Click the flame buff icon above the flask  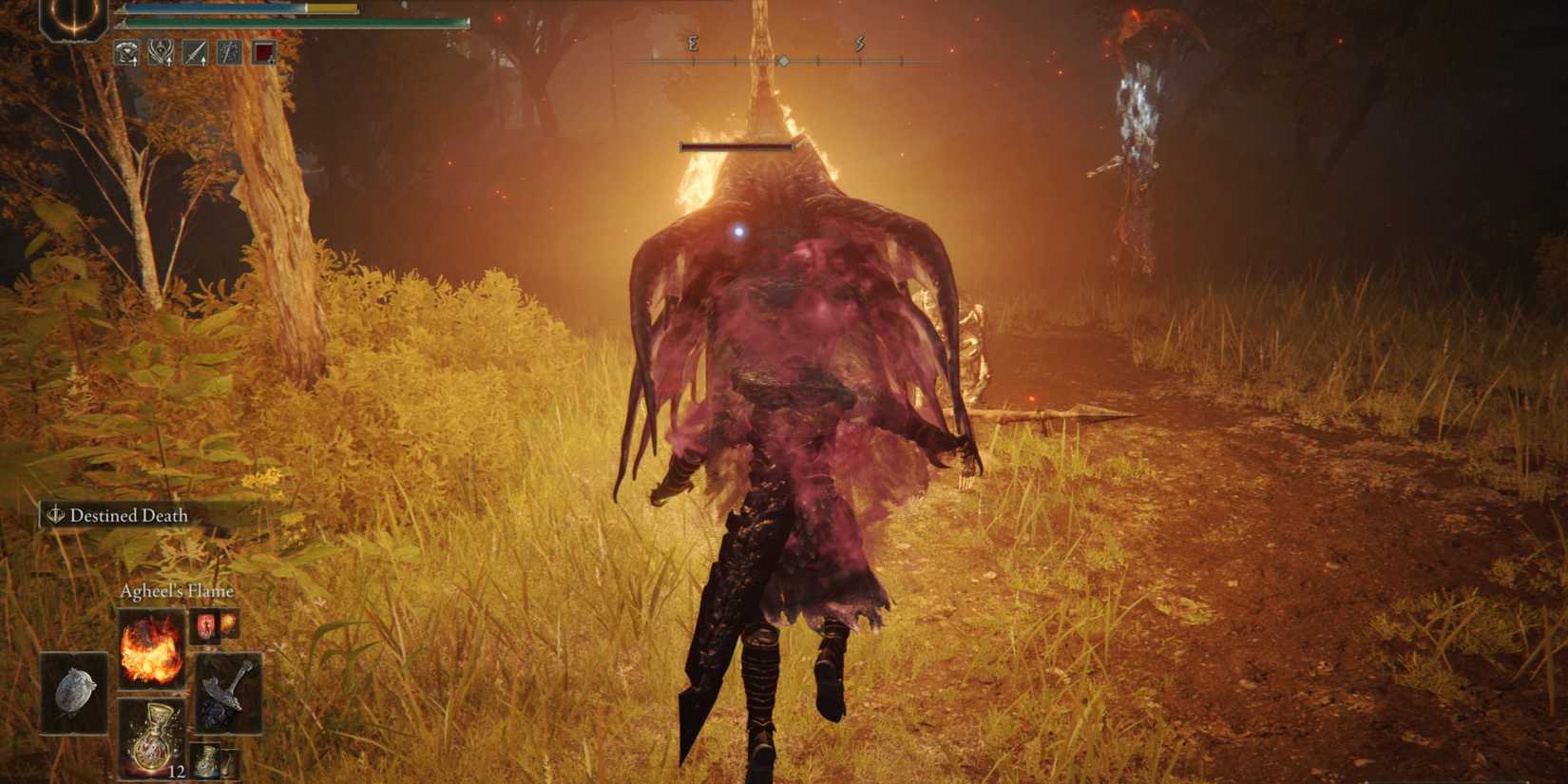[228, 624]
